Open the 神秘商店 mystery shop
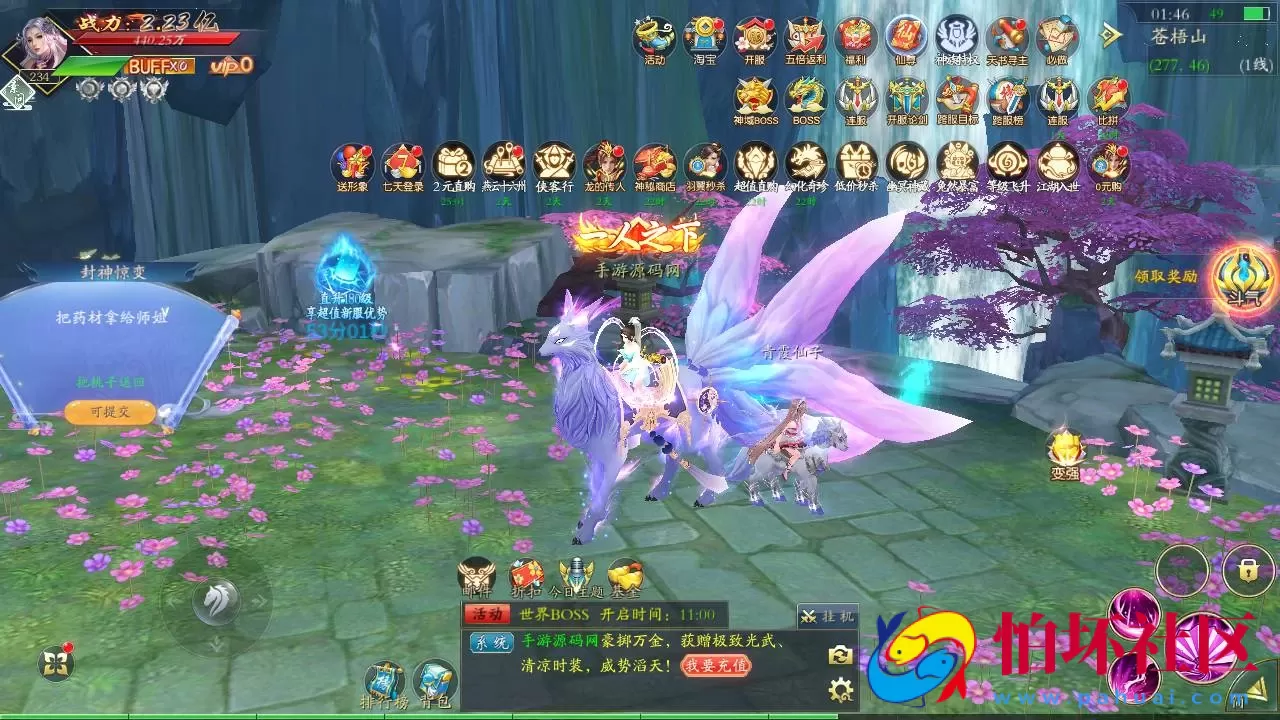 tap(655, 164)
